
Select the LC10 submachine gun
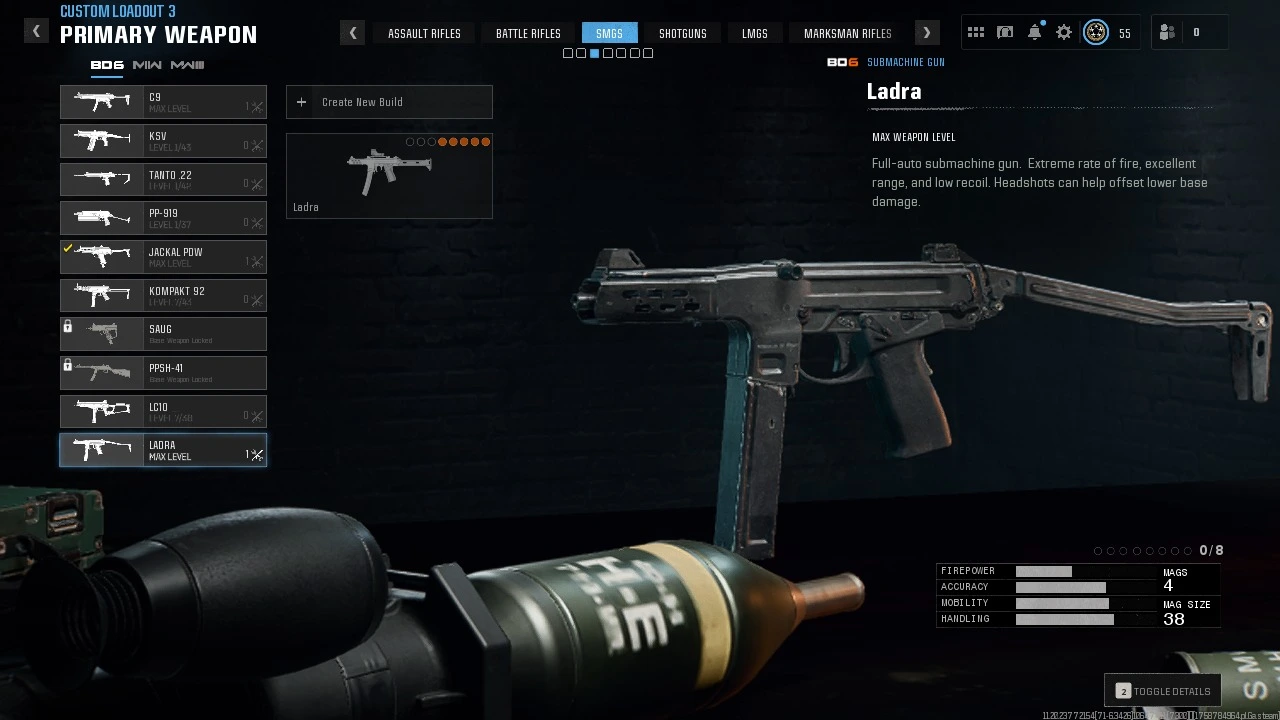coord(163,411)
